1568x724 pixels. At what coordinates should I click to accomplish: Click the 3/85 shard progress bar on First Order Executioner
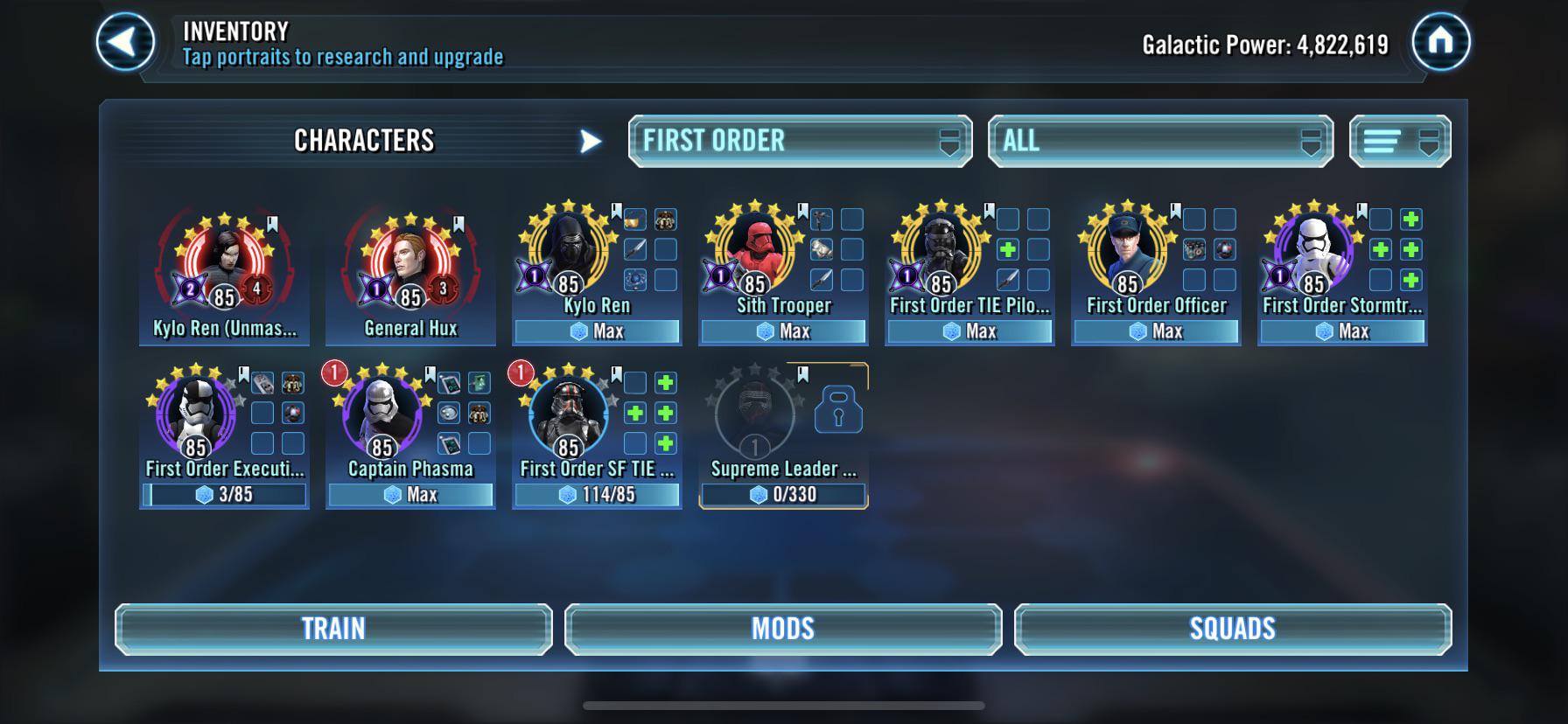(224, 495)
